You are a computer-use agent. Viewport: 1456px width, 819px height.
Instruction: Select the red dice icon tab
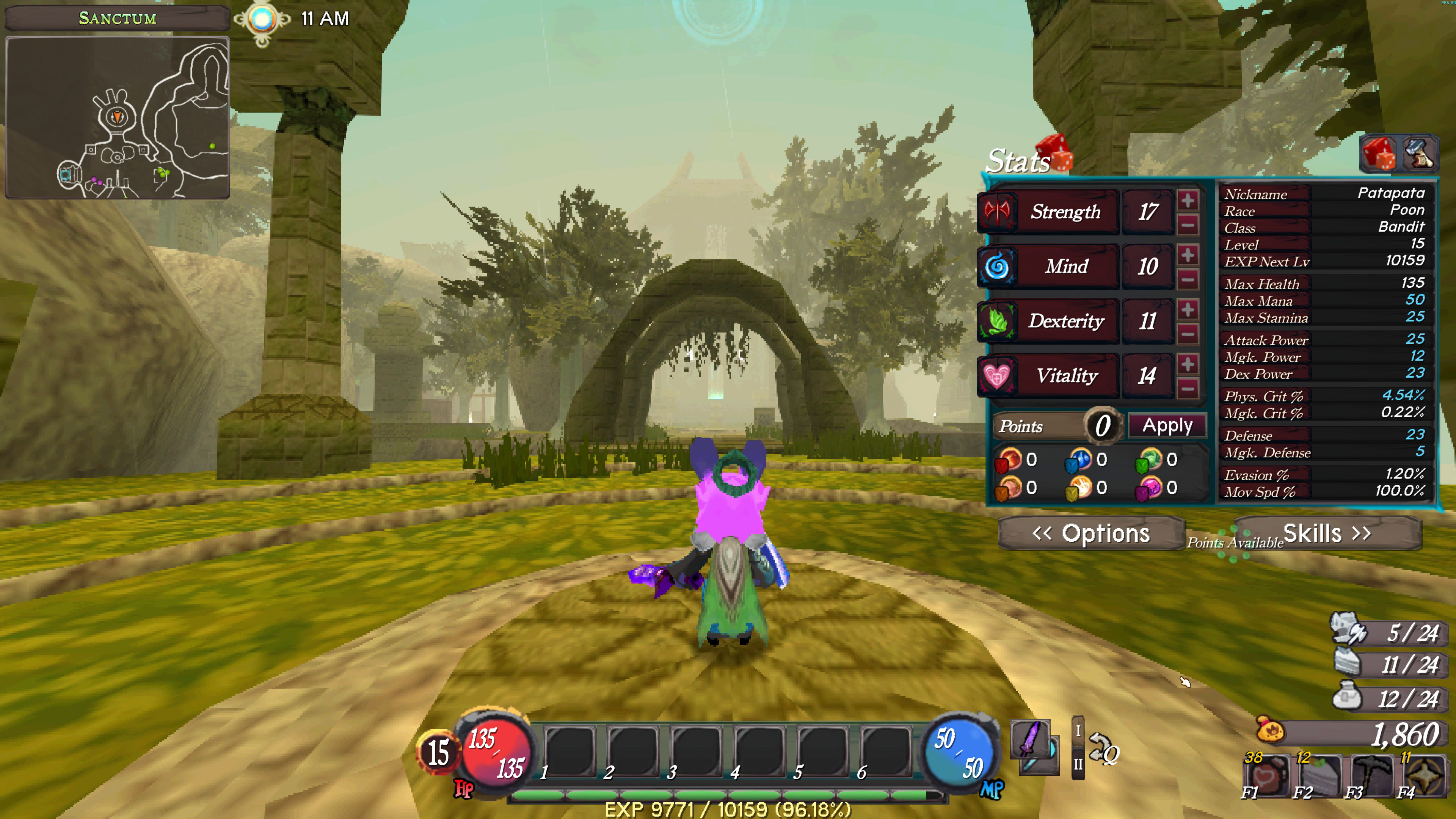pyautogui.click(x=1378, y=154)
